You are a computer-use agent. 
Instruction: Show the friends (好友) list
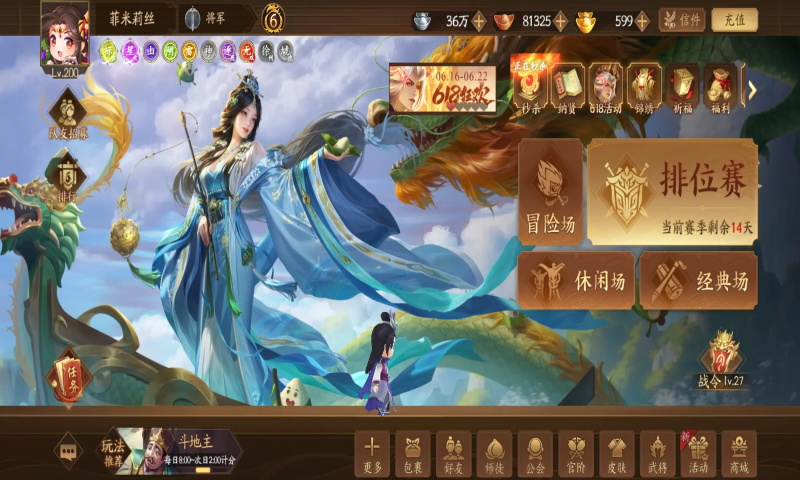453,453
